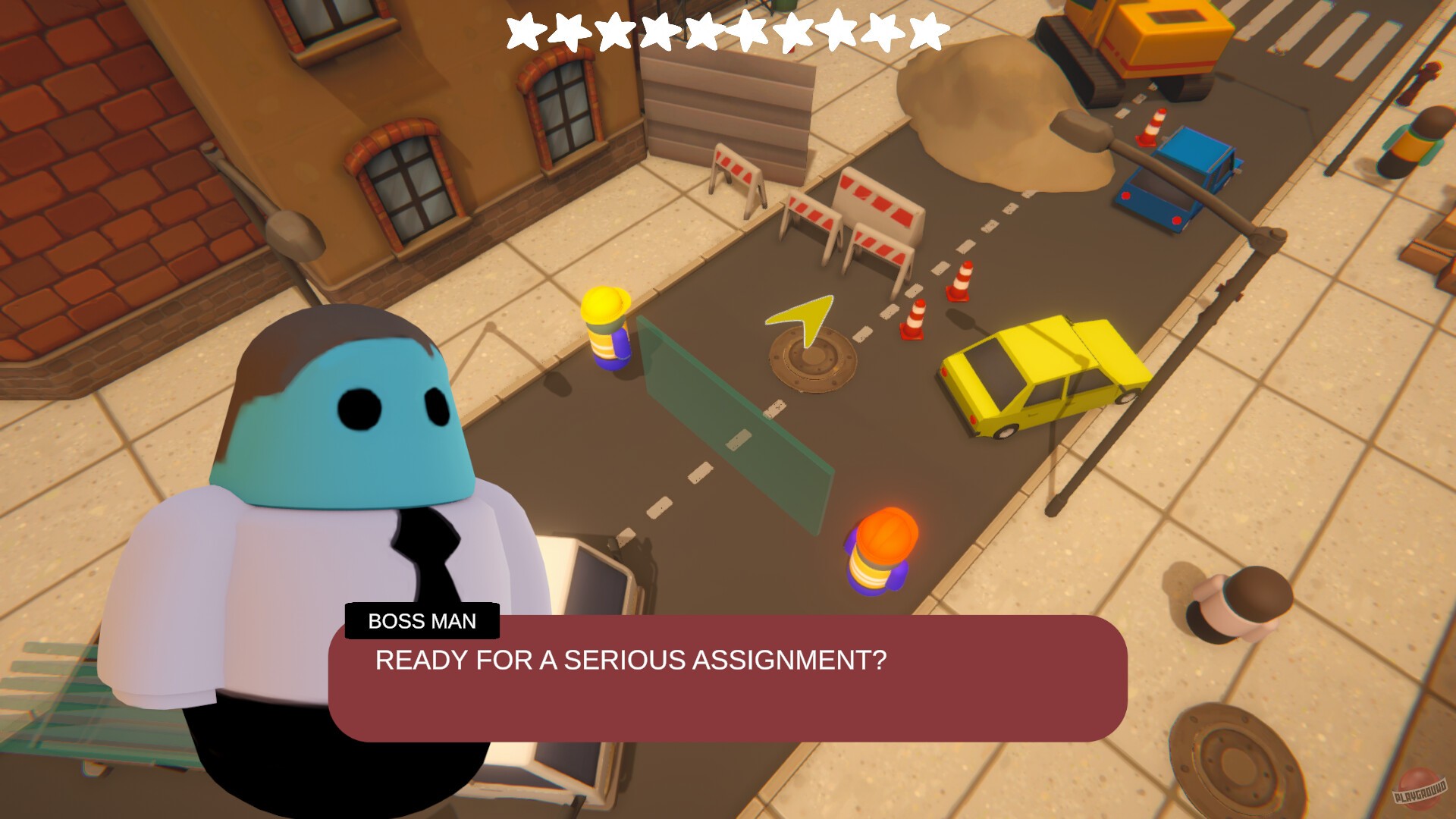Select the BOSS MAN dialogue label tab
Screen dimensions: 1456x819
tap(422, 622)
